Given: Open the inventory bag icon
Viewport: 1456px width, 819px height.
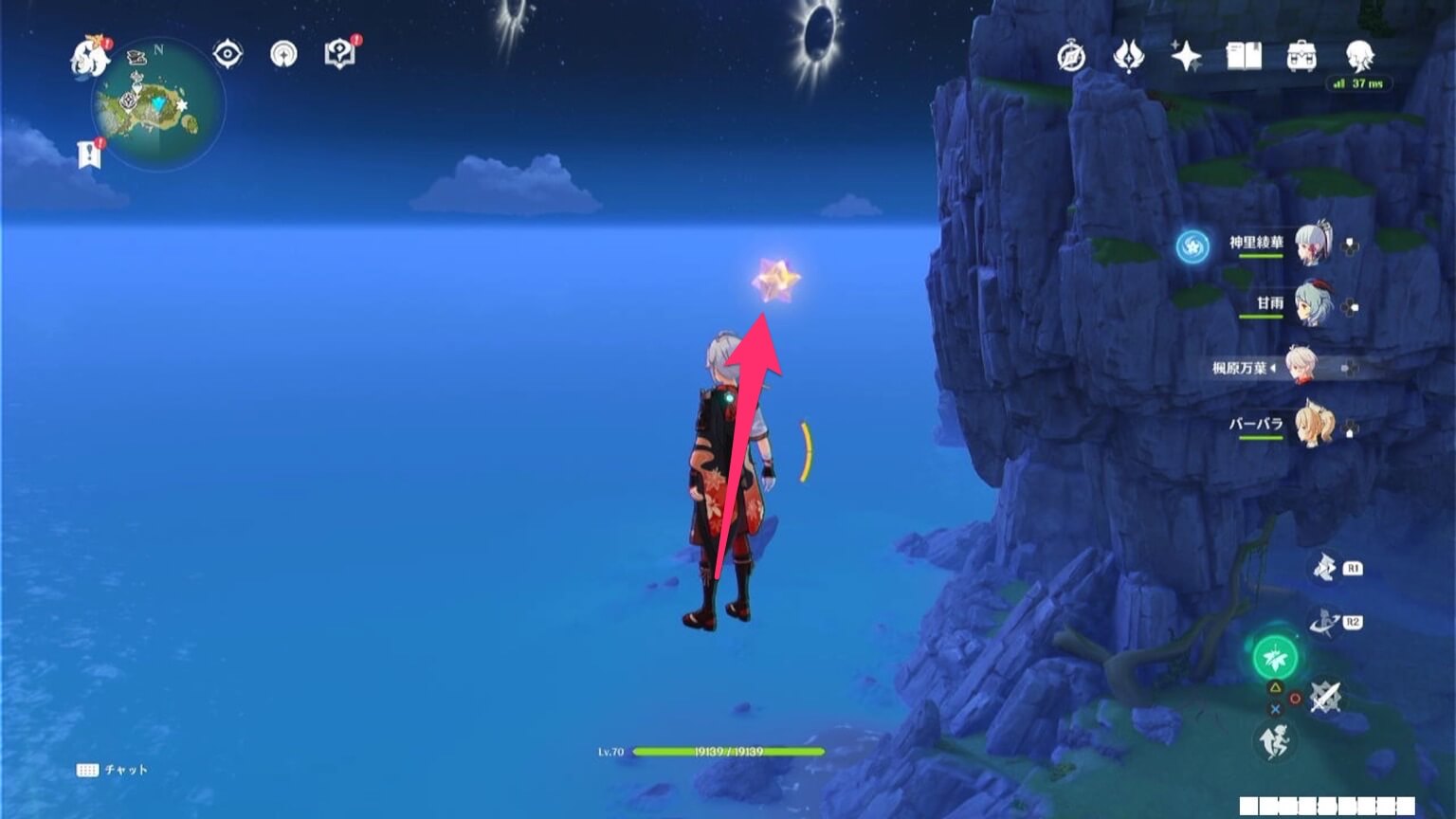Looking at the screenshot, I should click(x=1301, y=58).
